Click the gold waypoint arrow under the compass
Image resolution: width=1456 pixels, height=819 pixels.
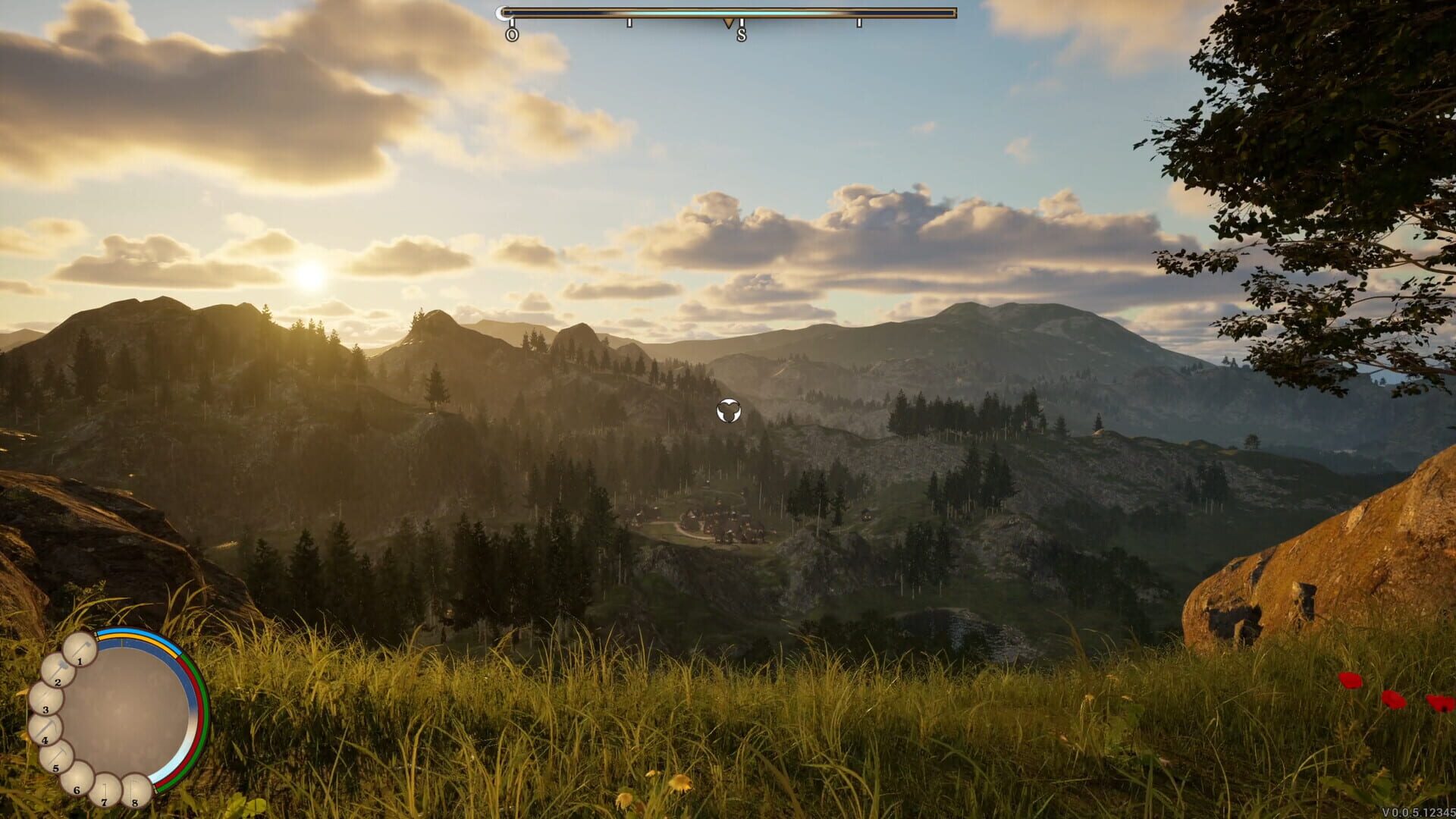pyautogui.click(x=729, y=24)
